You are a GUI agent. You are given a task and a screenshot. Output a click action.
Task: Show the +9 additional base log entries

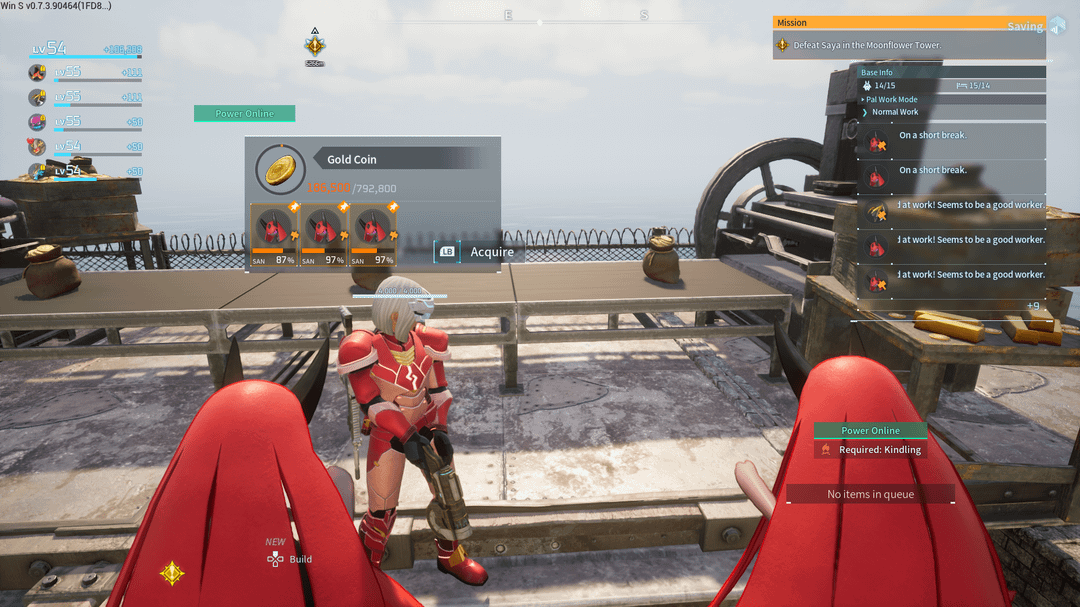1033,306
